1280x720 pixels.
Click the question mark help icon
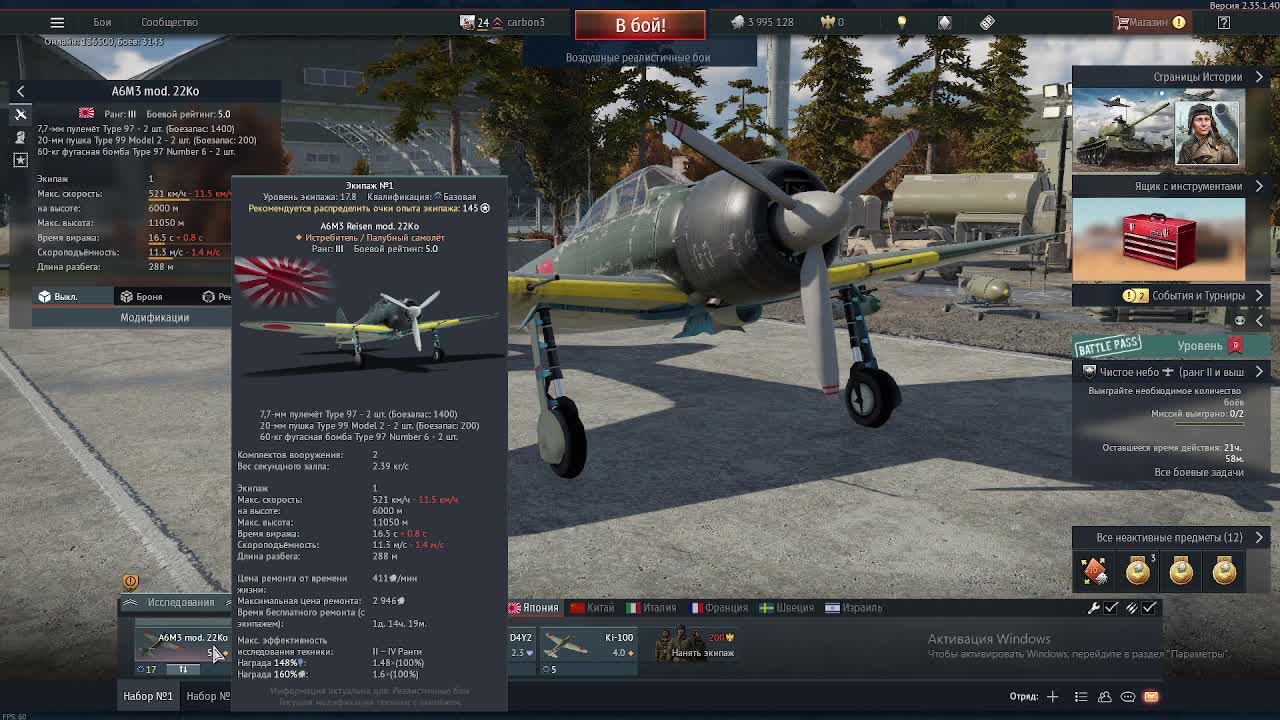click(x=1224, y=22)
